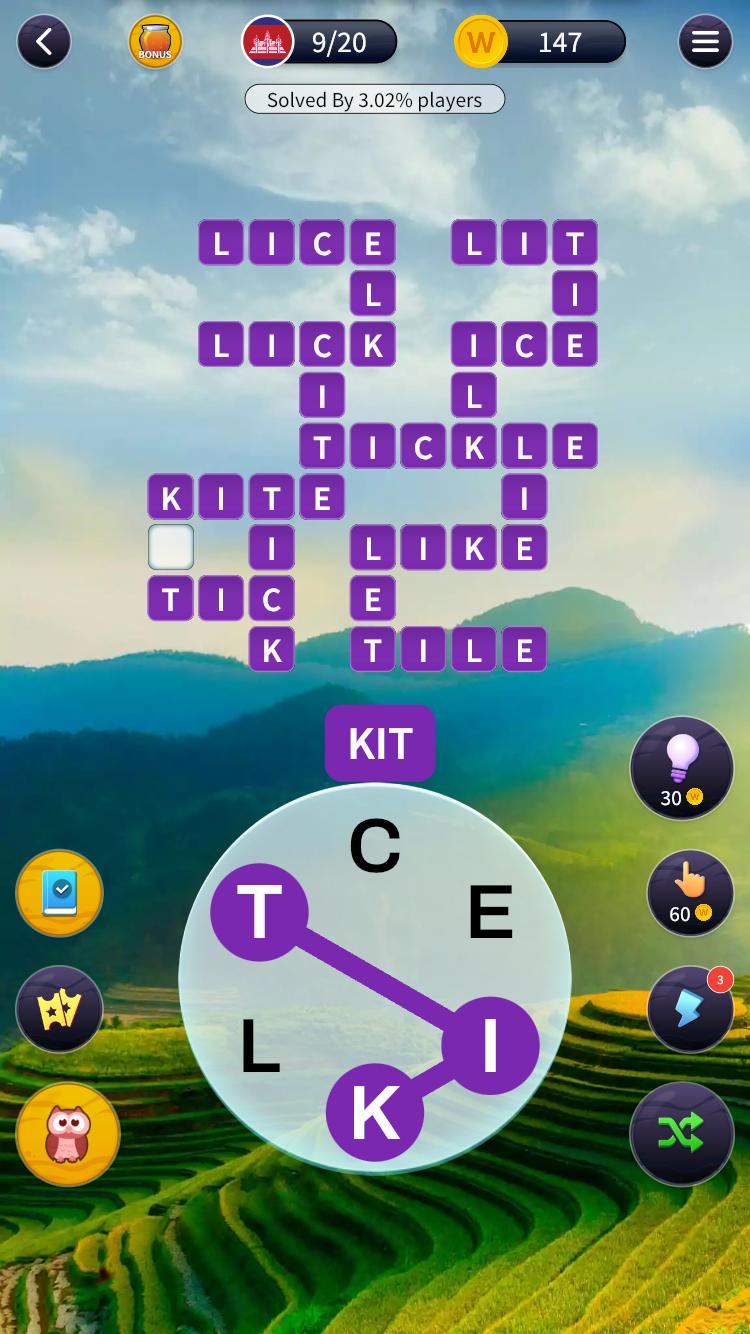Shuffle the letters with the green arrows
The width and height of the screenshot is (750, 1334).
coord(682,1133)
